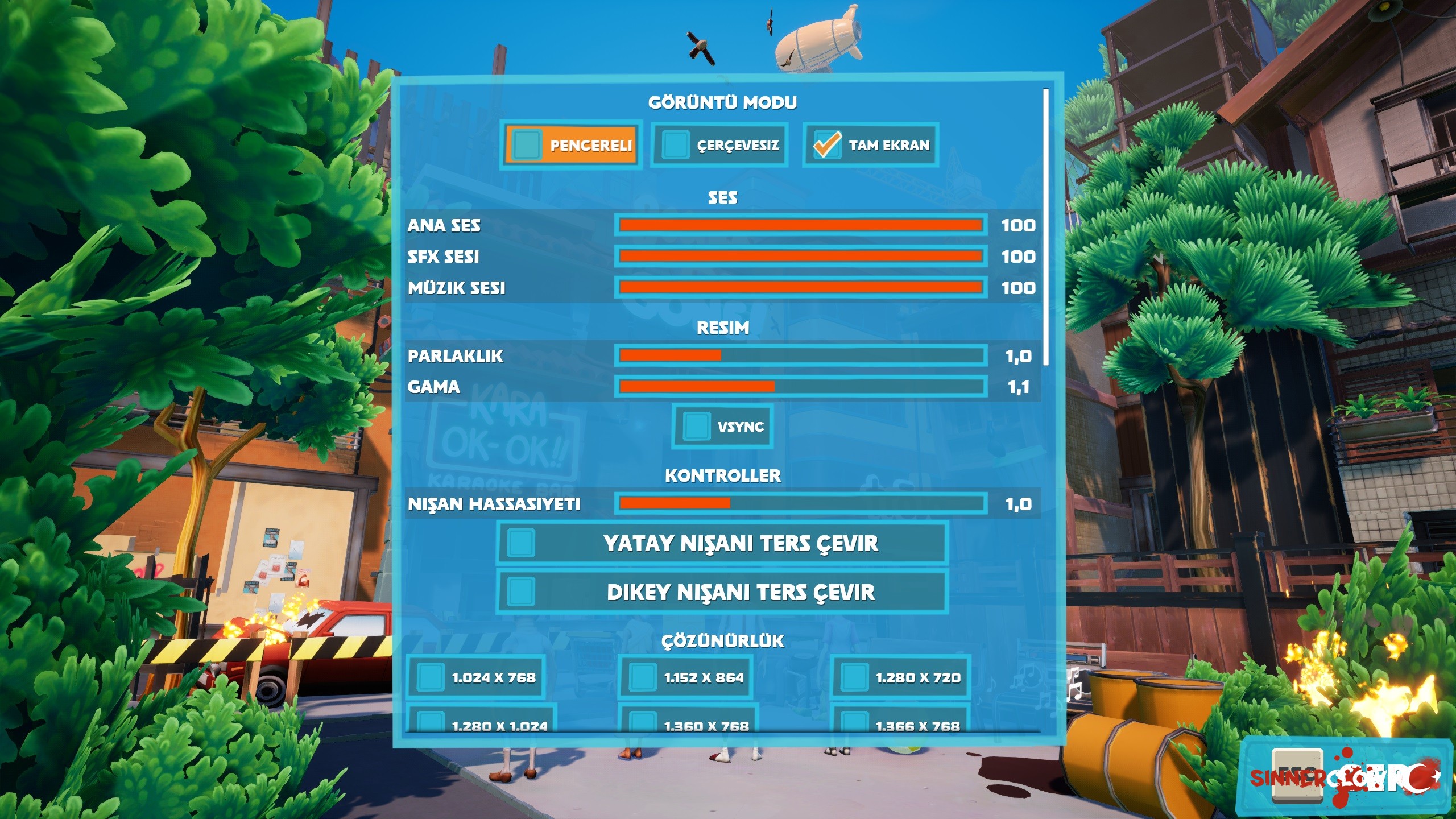Image resolution: width=1456 pixels, height=819 pixels.
Task: Change the Müzik Sesi music slider
Action: coord(800,287)
